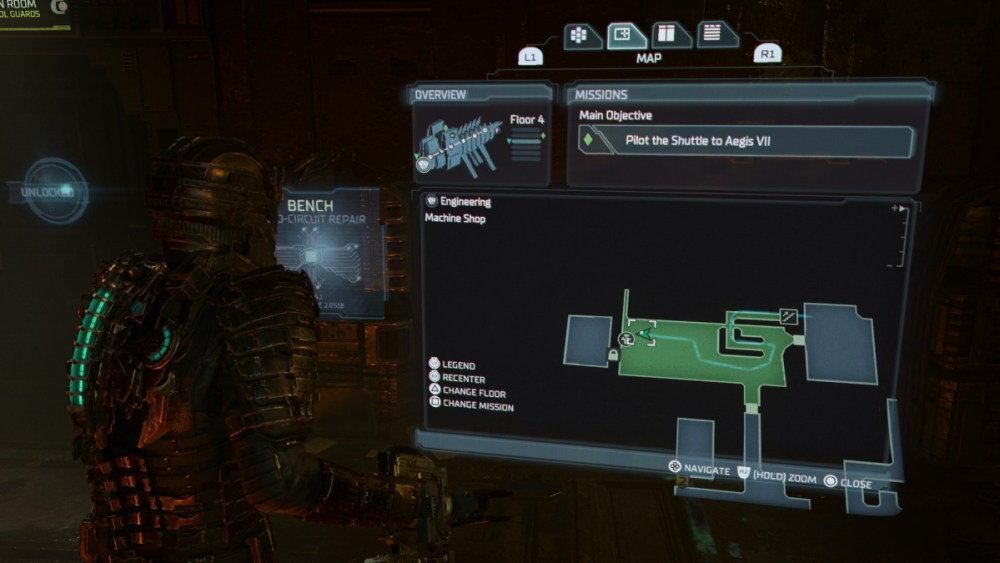1000x563 pixels.
Task: Click the padlock locked-door map marker
Action: pyautogui.click(x=612, y=356)
